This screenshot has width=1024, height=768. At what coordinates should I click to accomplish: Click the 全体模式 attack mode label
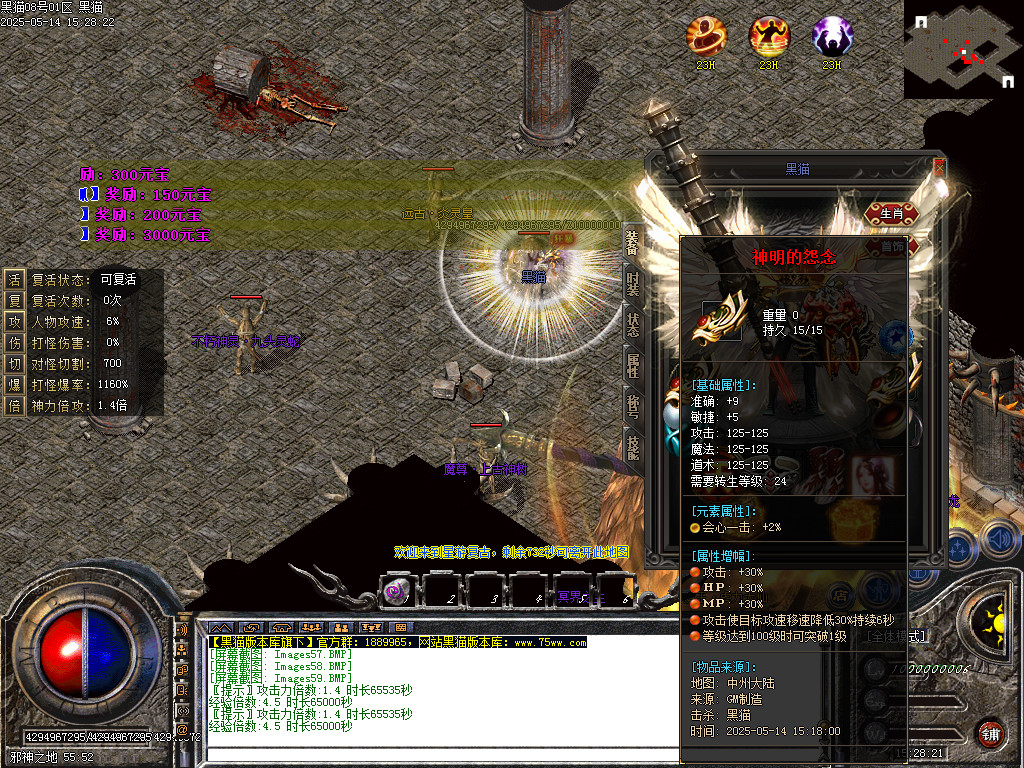point(896,636)
